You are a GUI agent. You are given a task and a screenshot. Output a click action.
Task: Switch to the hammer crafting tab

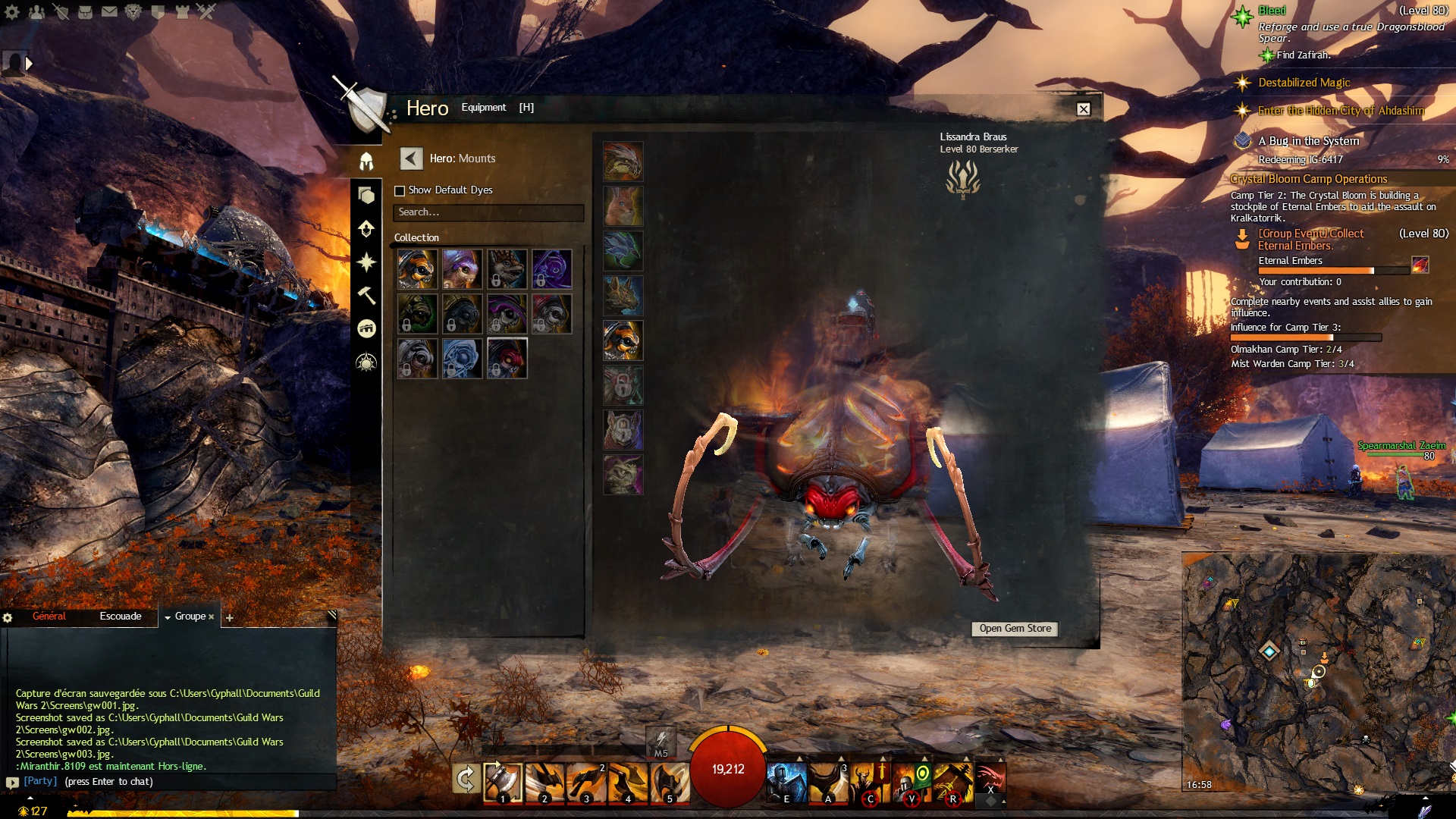coord(366,295)
